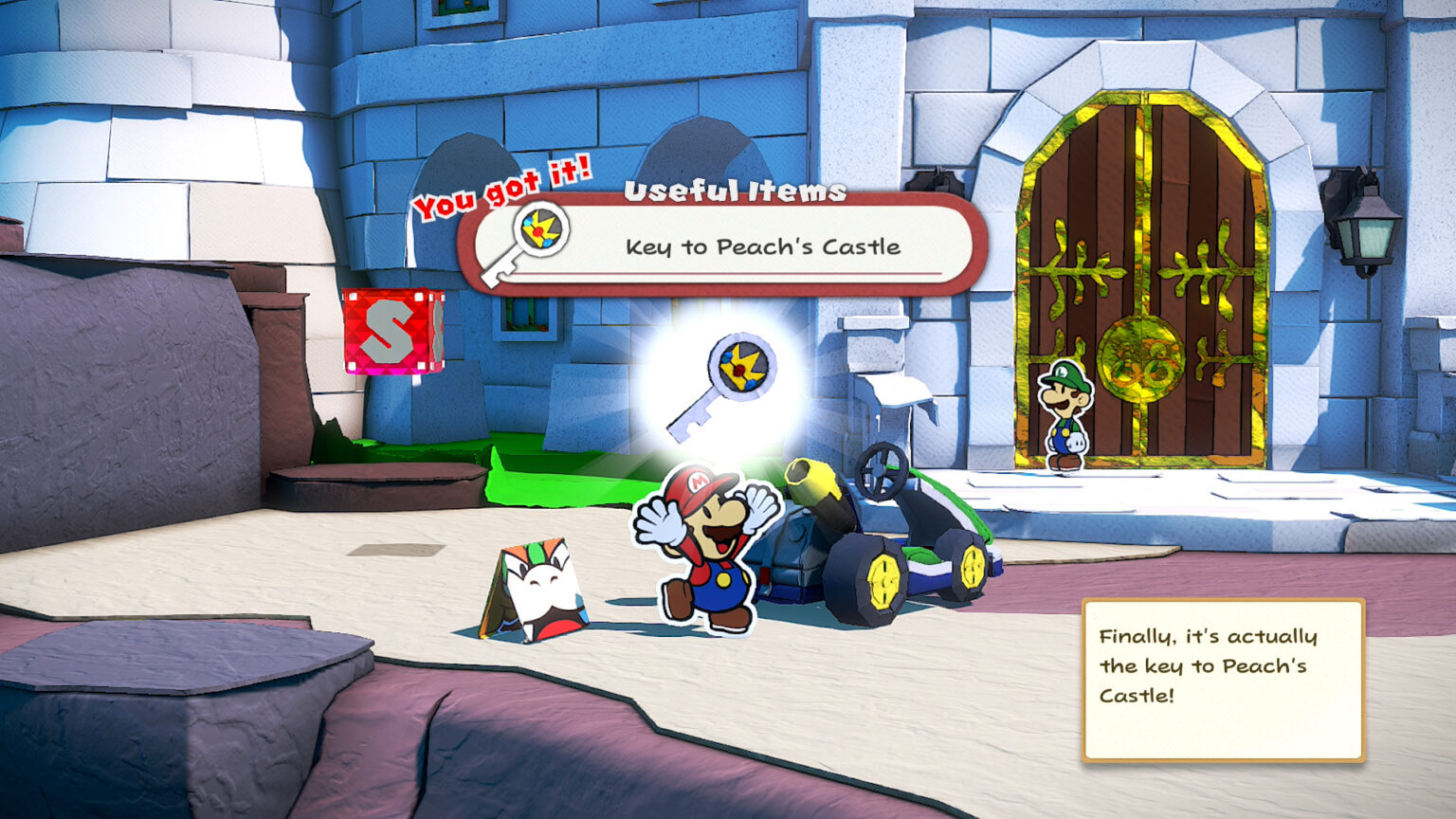Click paper Mario celebrating with raised arms
The height and width of the screenshot is (819, 1456).
coord(706,550)
